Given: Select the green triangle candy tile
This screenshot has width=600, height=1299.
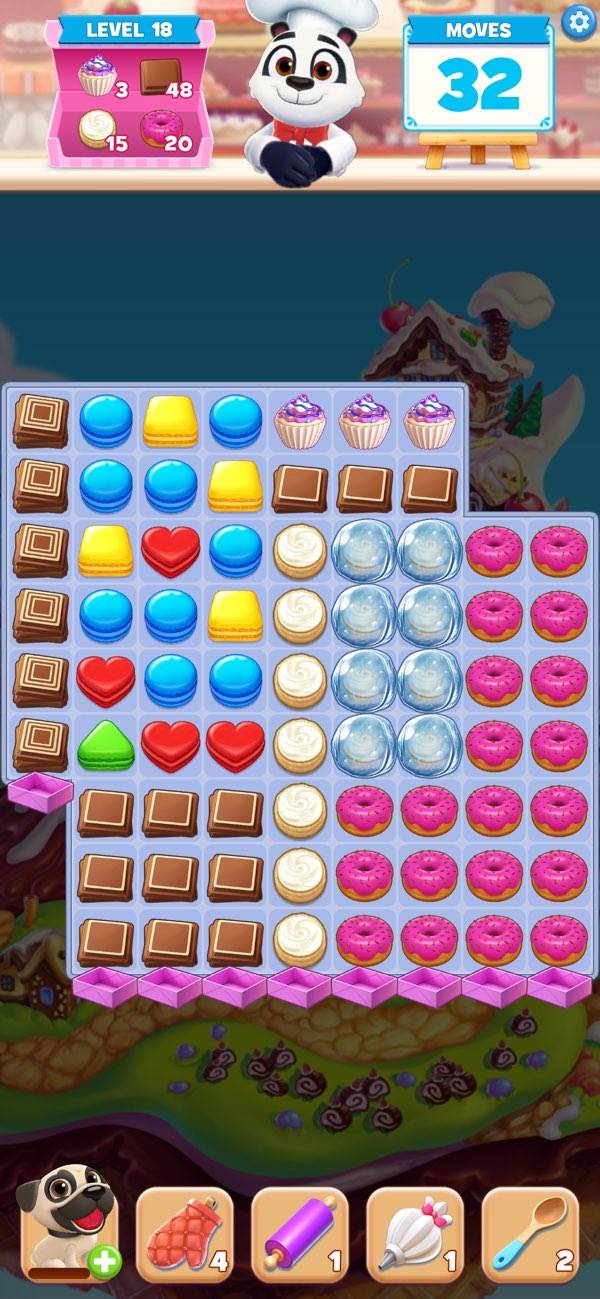Looking at the screenshot, I should tap(105, 745).
